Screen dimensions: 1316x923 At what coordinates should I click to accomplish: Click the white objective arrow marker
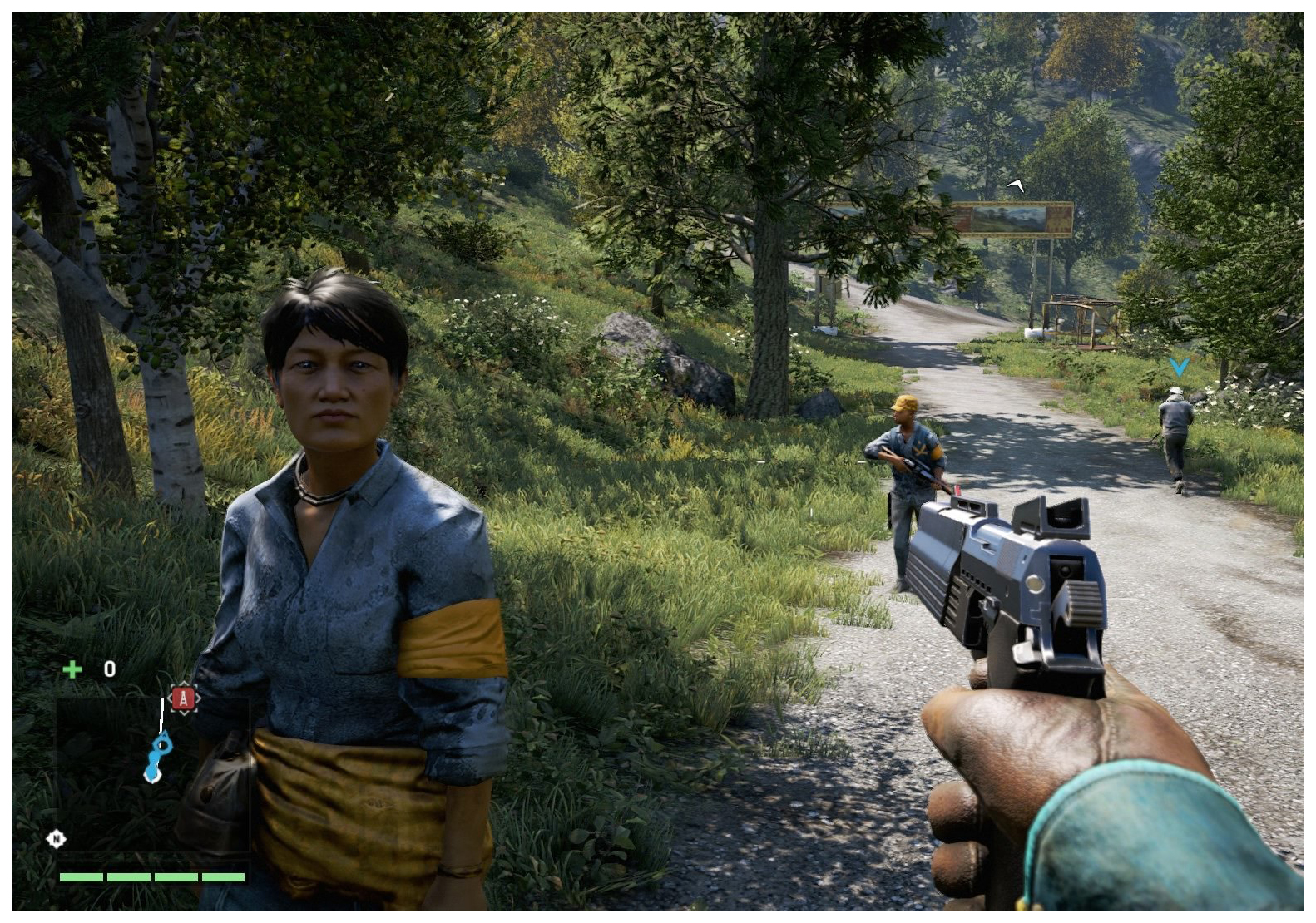(x=1016, y=185)
